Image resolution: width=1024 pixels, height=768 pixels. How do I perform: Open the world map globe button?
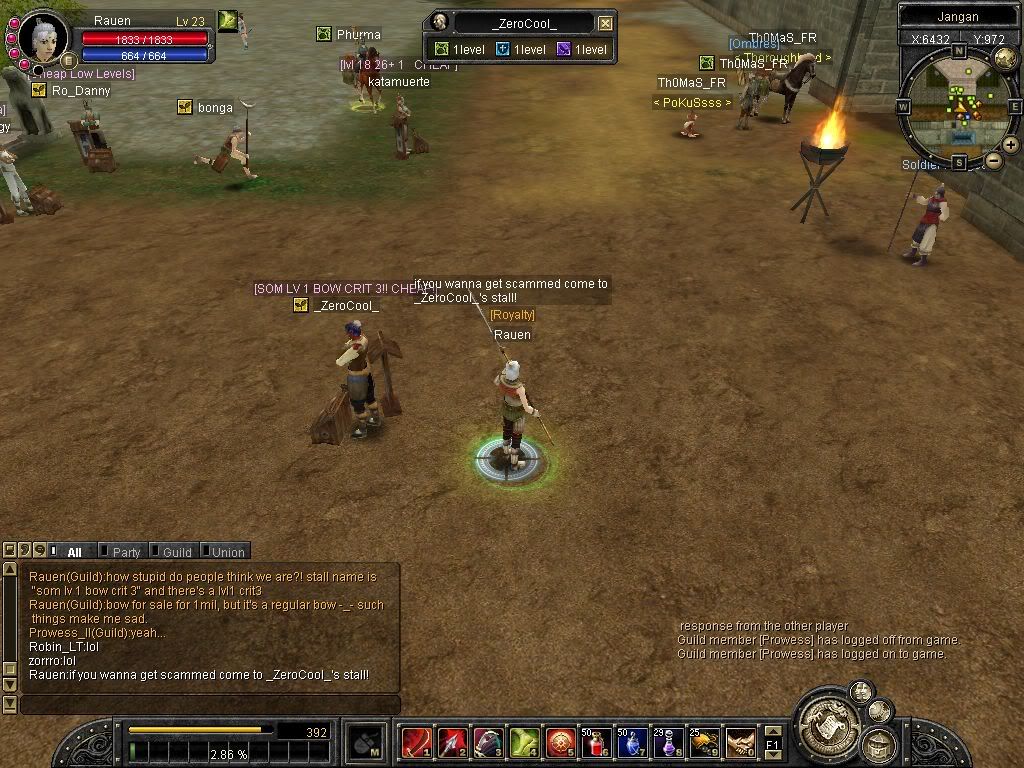point(1005,58)
